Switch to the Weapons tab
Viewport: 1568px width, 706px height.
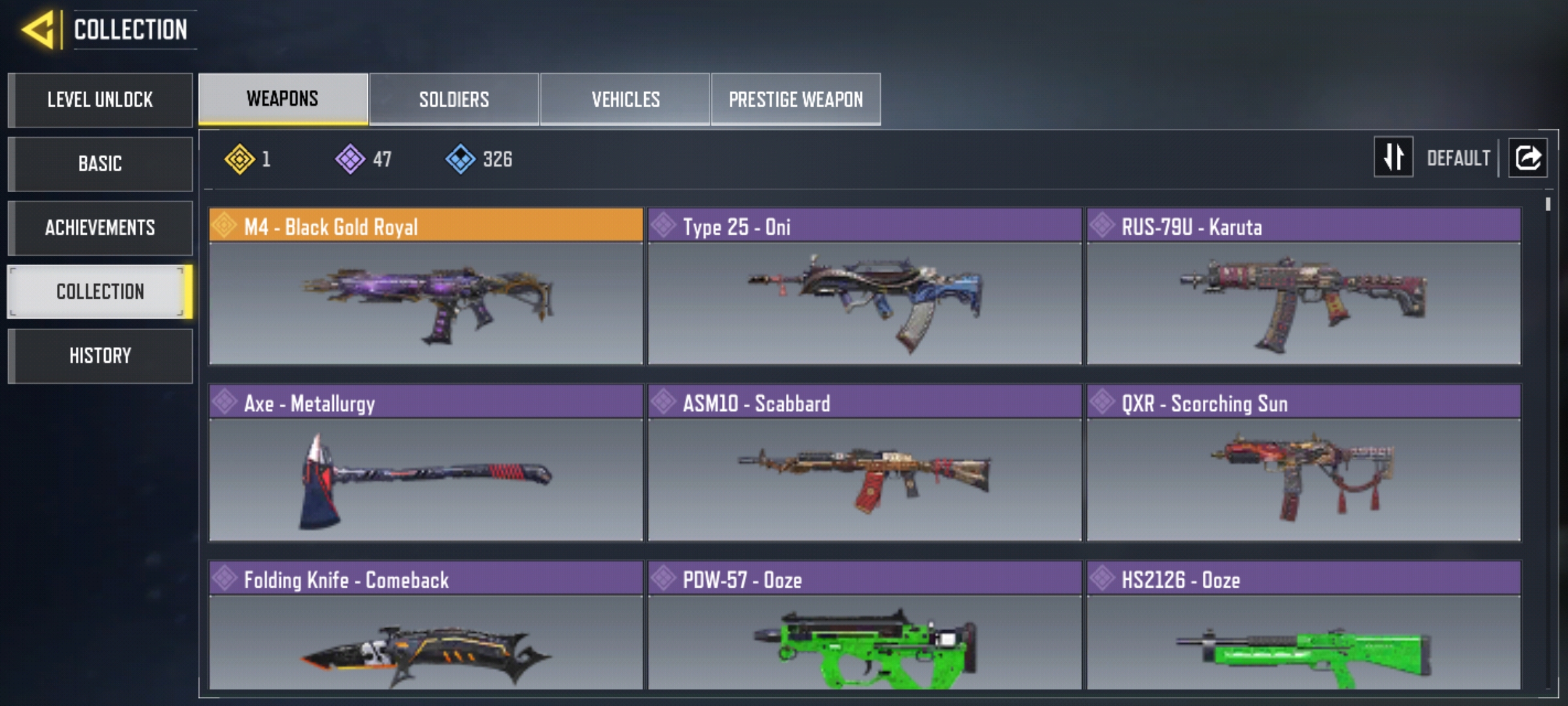[283, 99]
